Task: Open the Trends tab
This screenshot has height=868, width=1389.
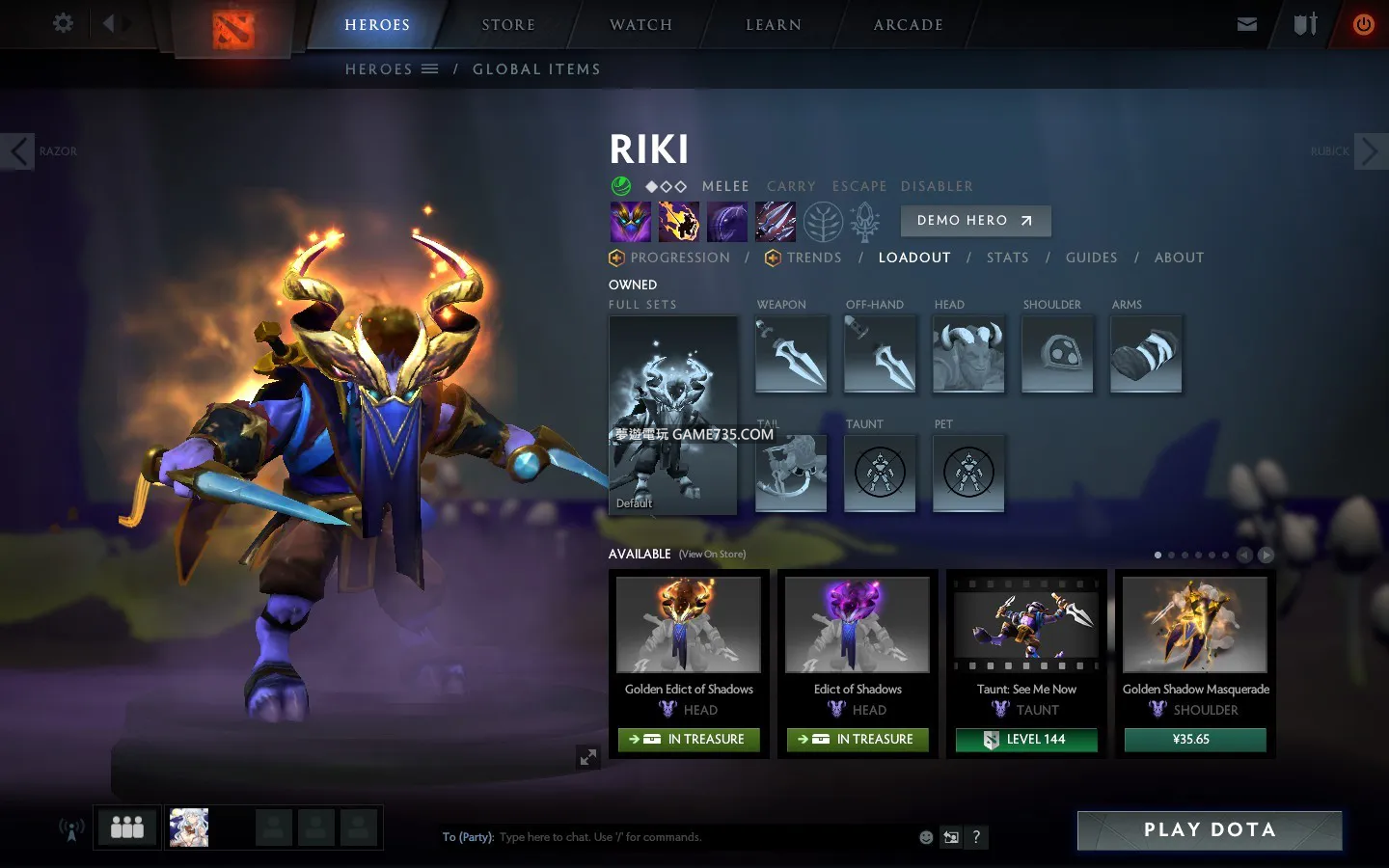Action: 813,258
